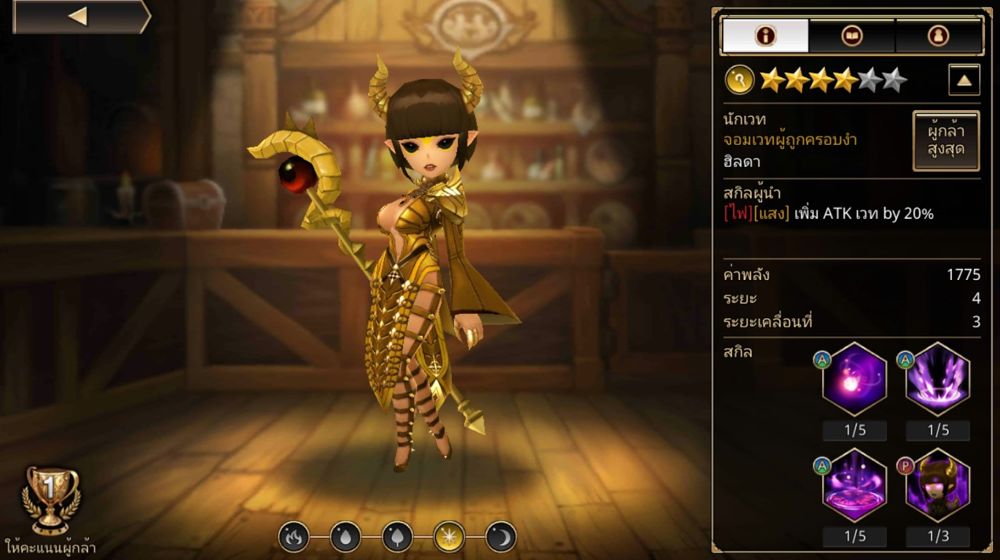Select the purple magic circle skill

(x=854, y=485)
